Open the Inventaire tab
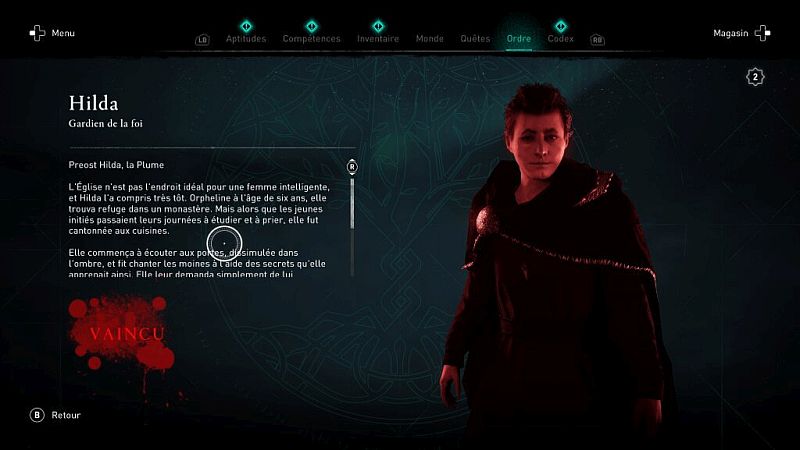The width and height of the screenshot is (800, 450). [x=378, y=39]
